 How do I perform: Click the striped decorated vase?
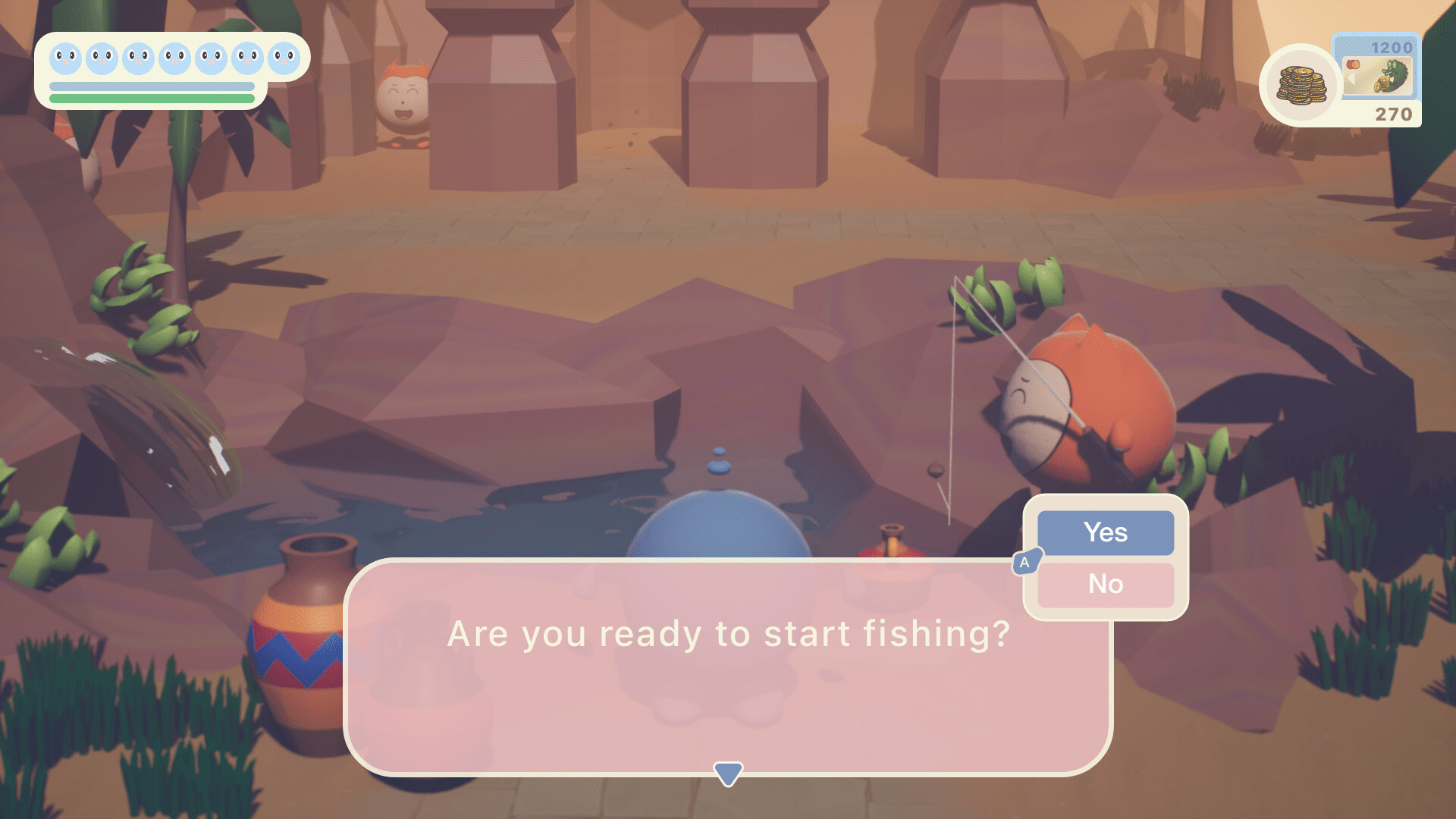click(303, 645)
